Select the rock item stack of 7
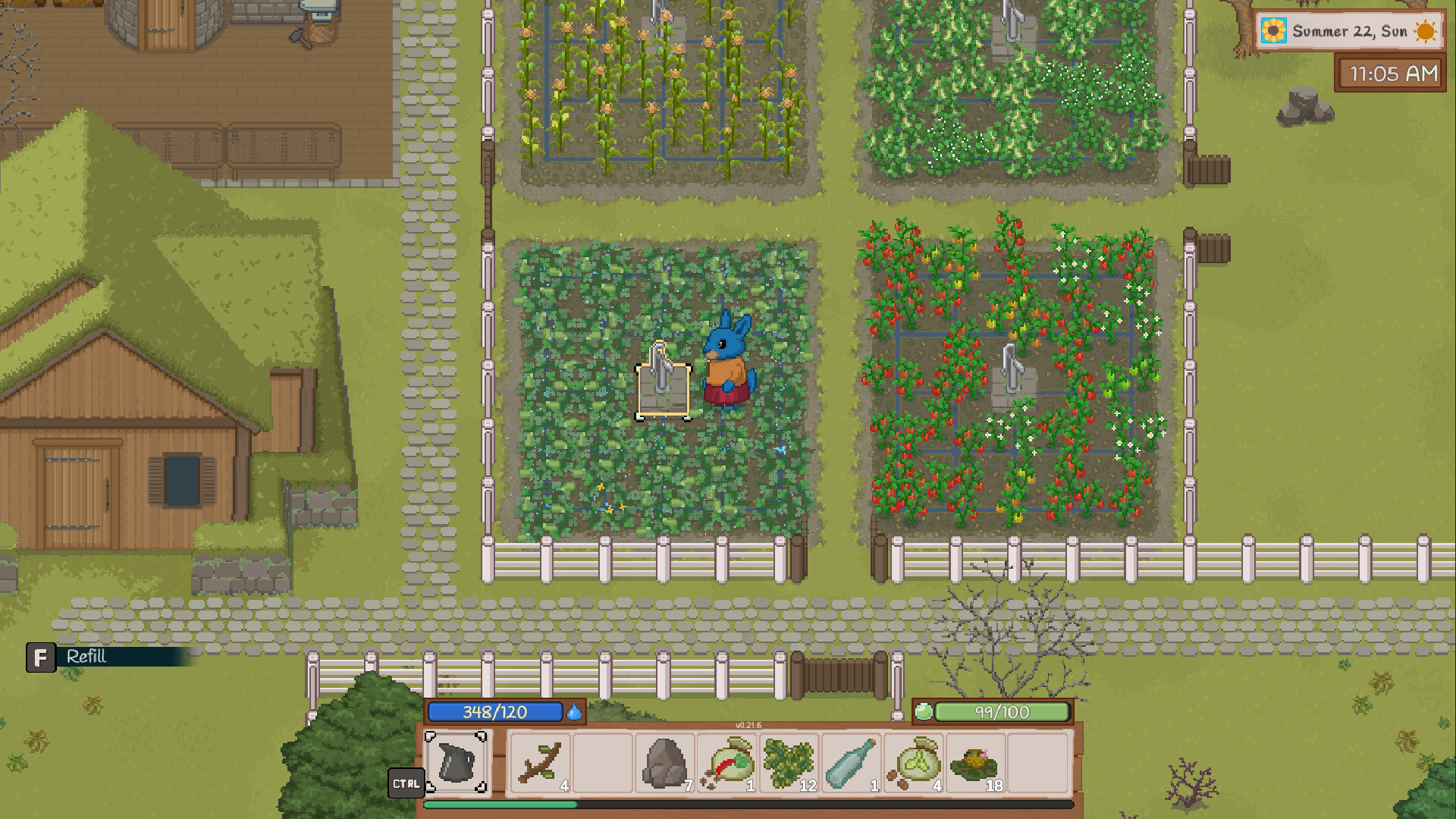This screenshot has height=819, width=1456. click(x=666, y=762)
